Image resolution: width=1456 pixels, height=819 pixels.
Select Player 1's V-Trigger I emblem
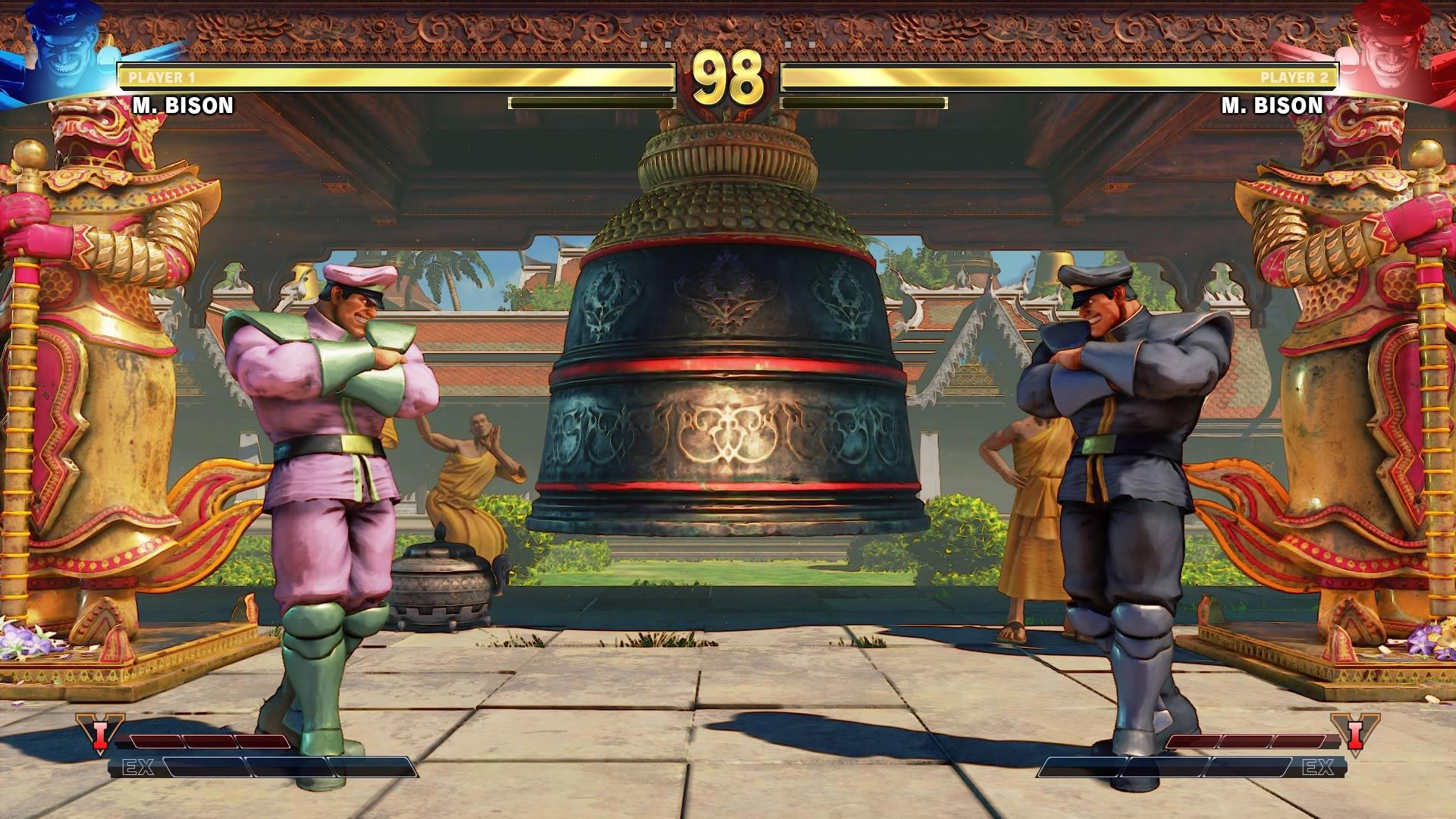(99, 734)
